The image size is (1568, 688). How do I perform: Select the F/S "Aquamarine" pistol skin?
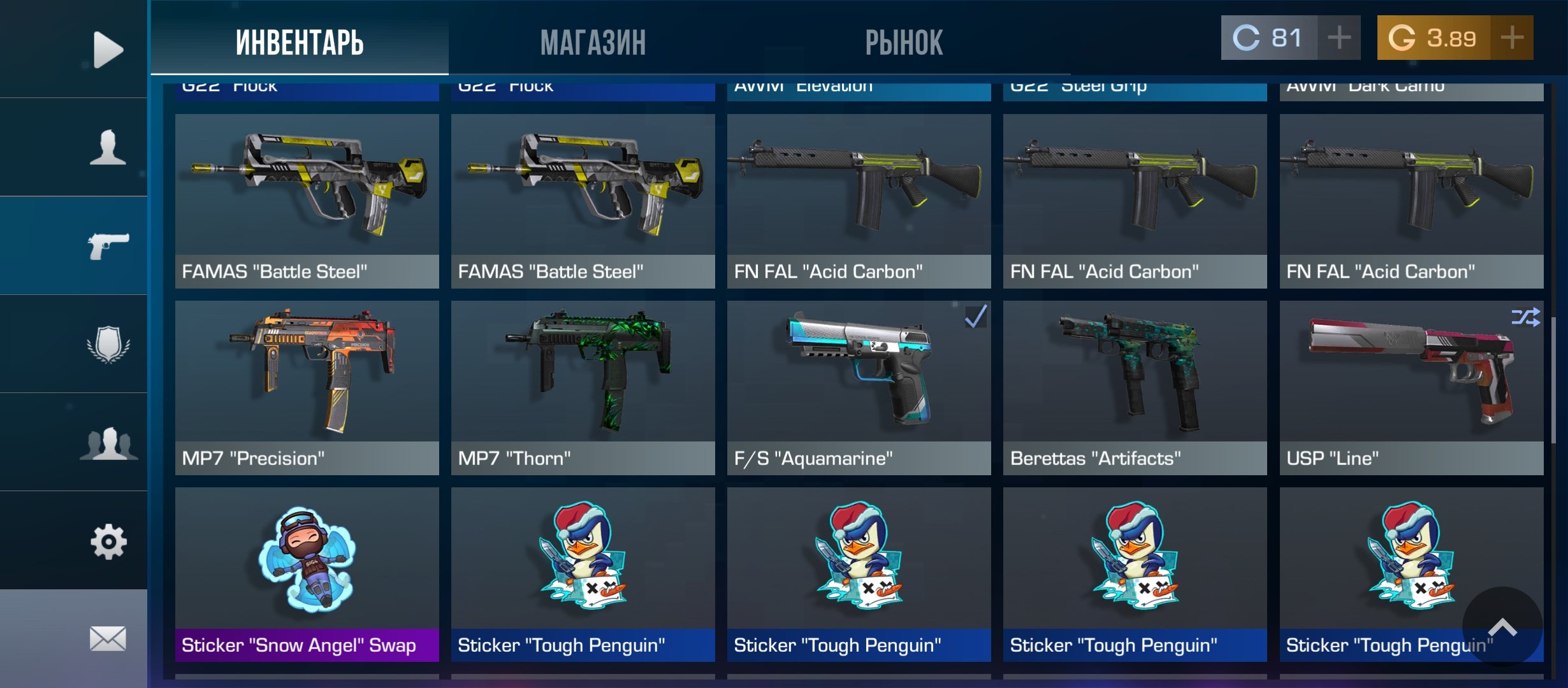click(859, 387)
